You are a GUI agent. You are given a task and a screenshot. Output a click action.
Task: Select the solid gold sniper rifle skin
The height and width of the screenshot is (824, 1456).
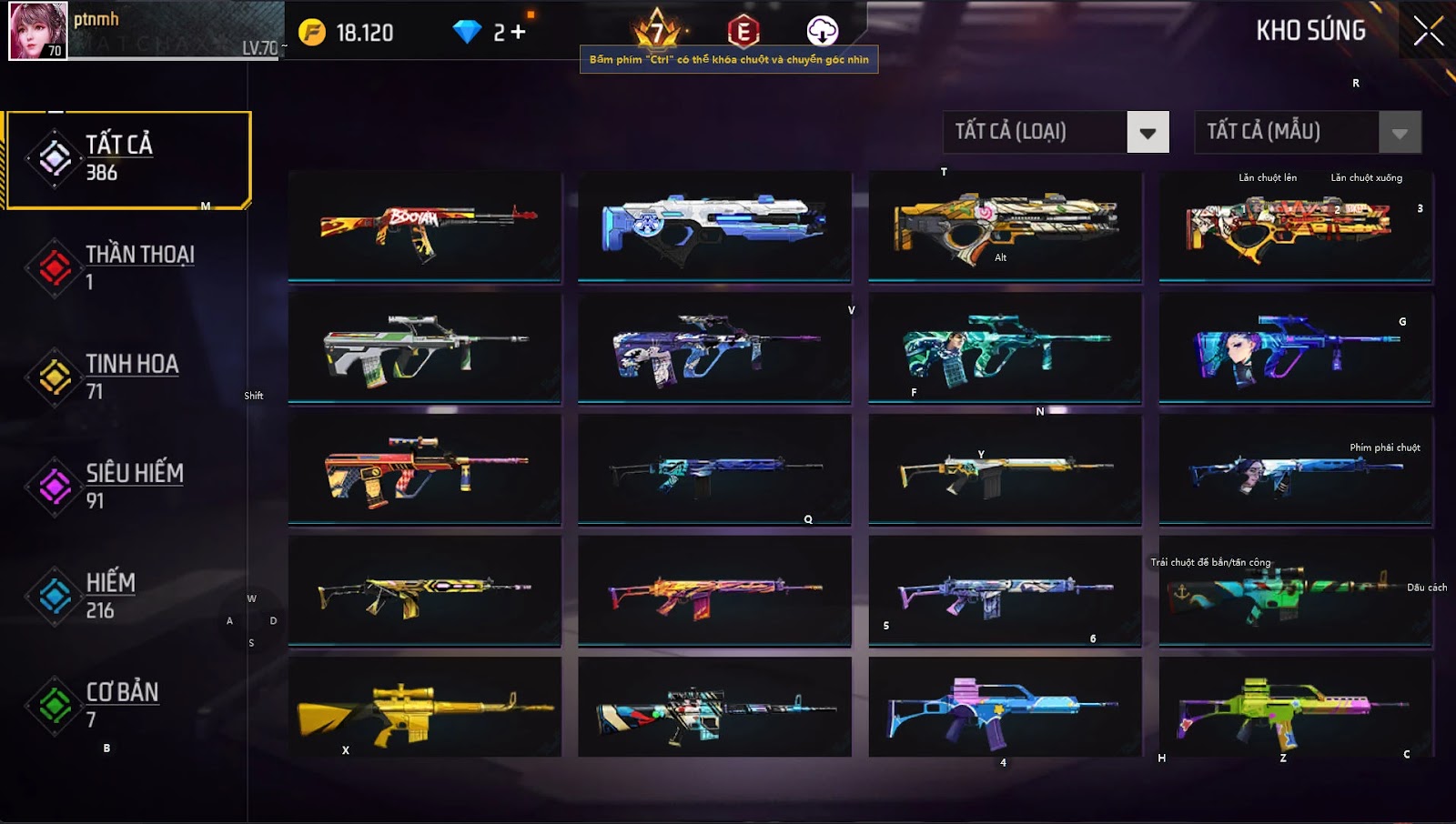point(425,707)
